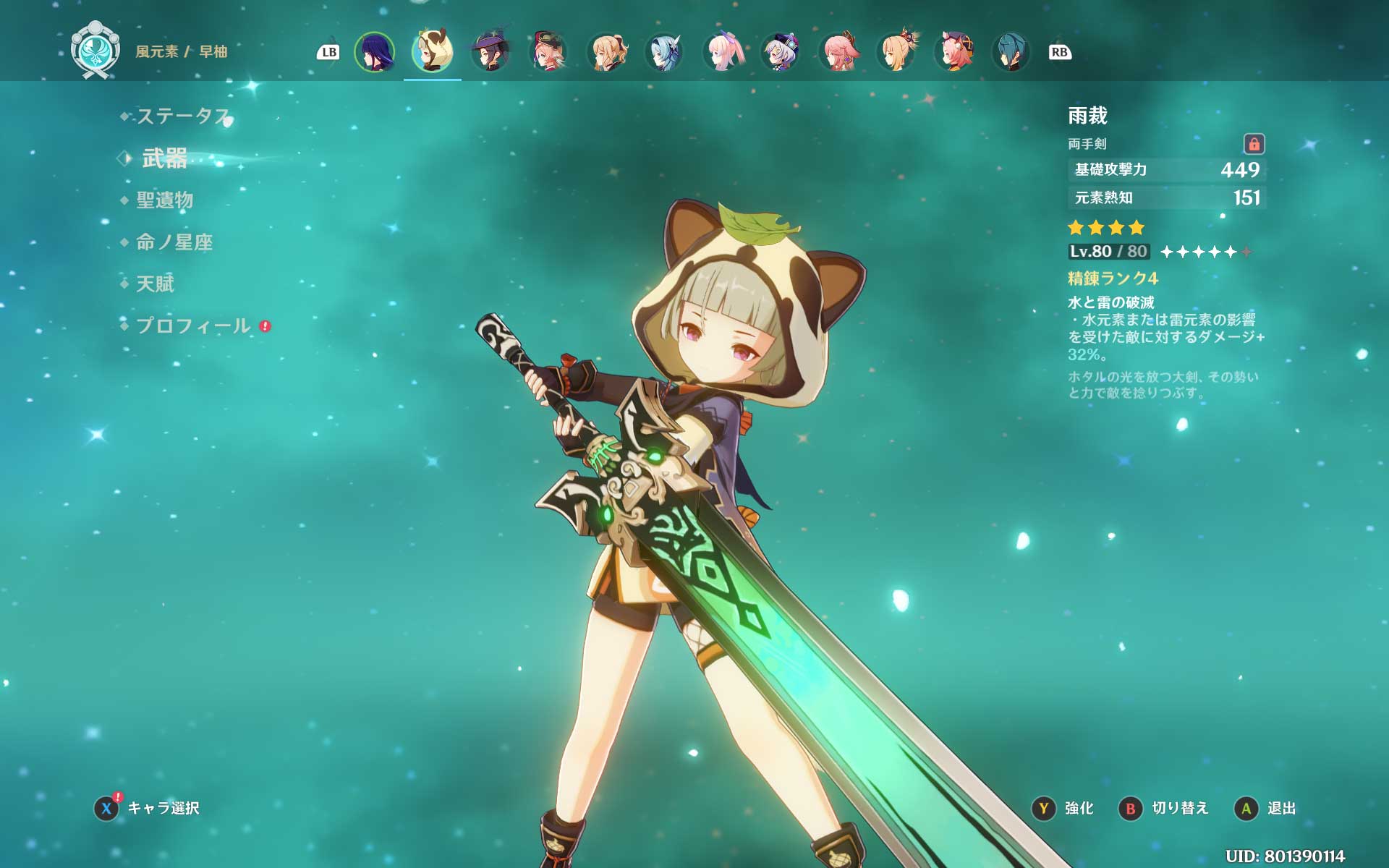Open the 聖遺物 artifacts section
This screenshot has height=868, width=1389.
pos(165,200)
